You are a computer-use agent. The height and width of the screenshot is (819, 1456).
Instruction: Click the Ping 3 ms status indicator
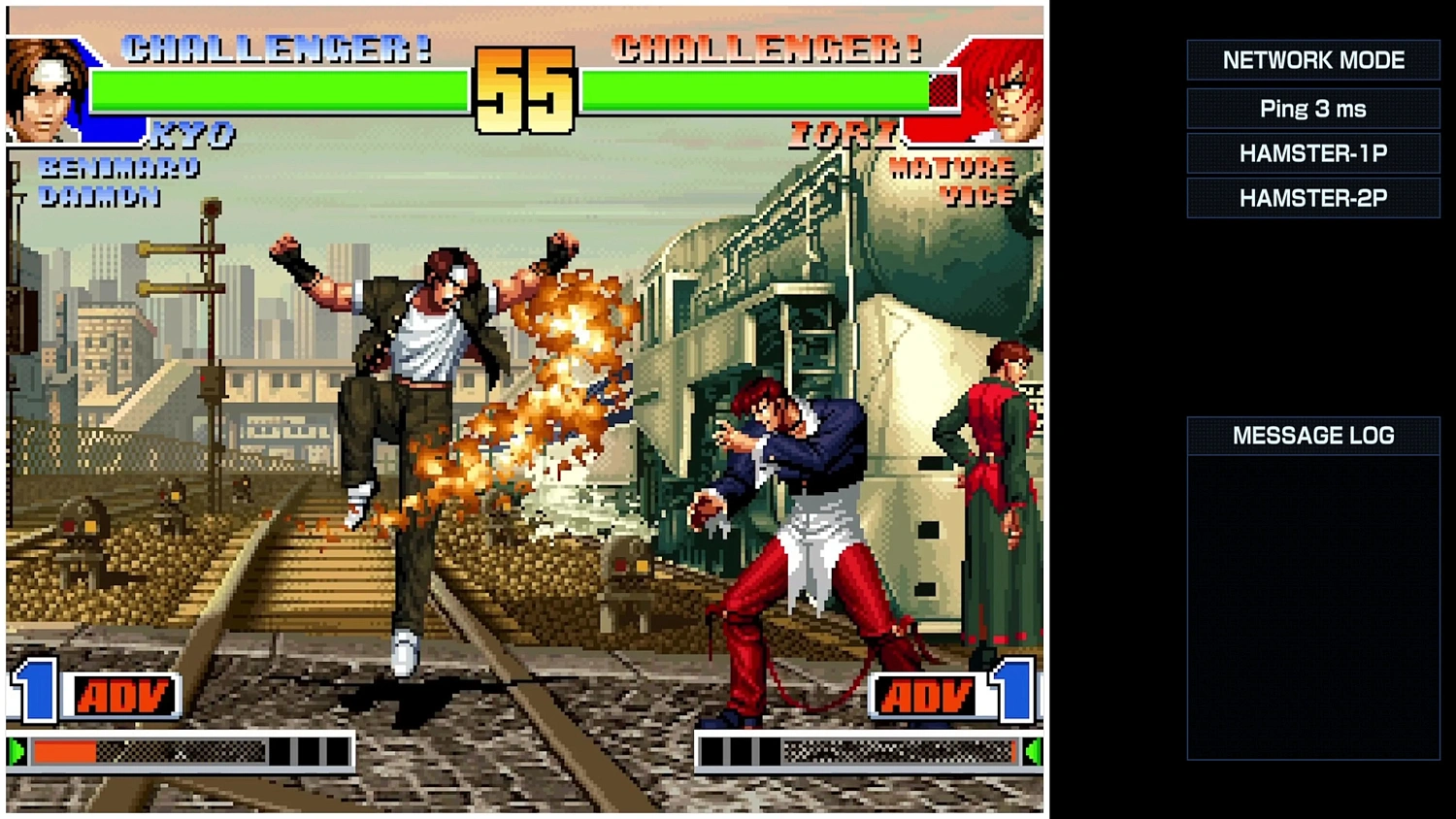[1312, 108]
